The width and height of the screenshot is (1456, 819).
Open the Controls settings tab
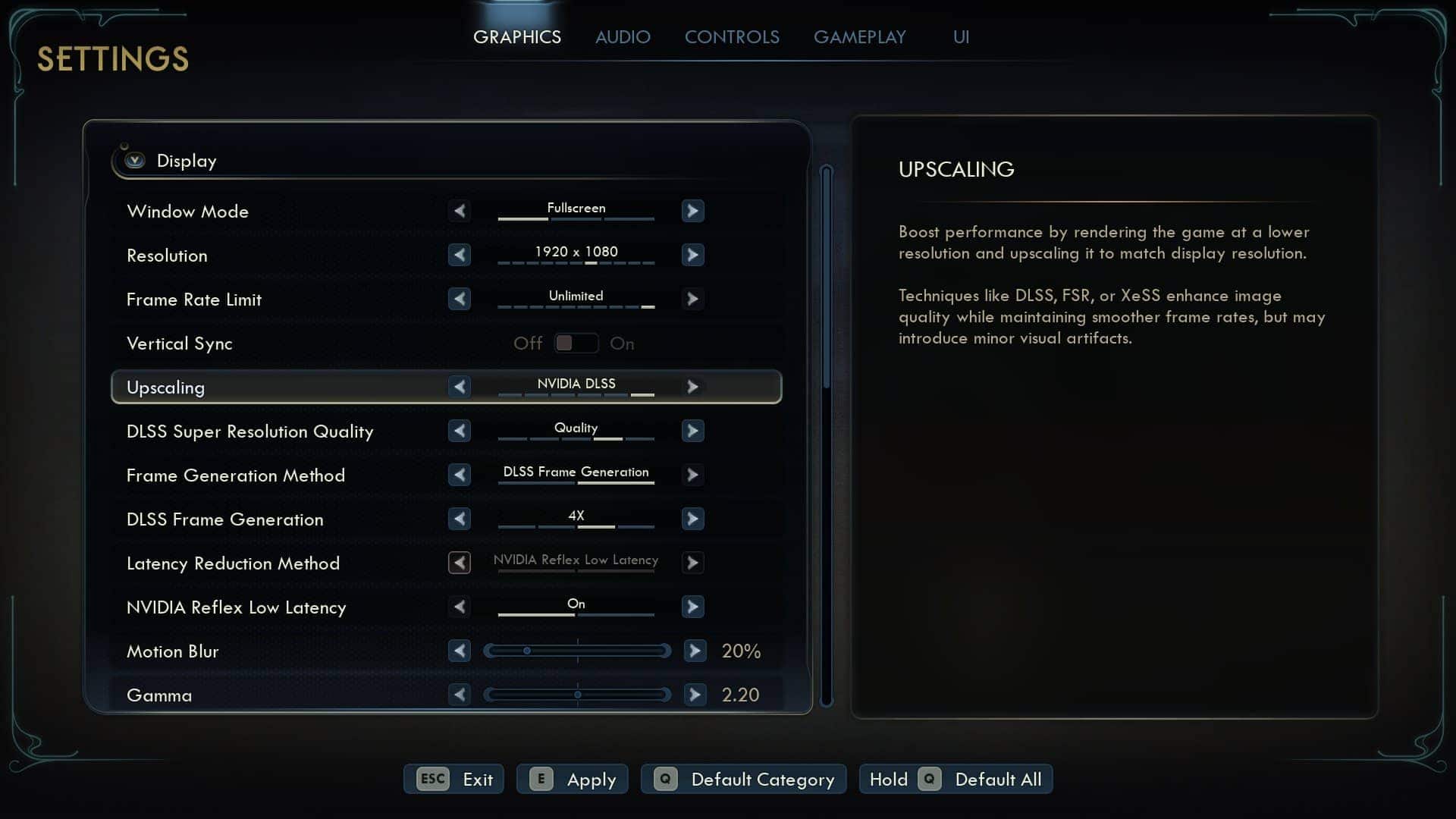(x=732, y=37)
